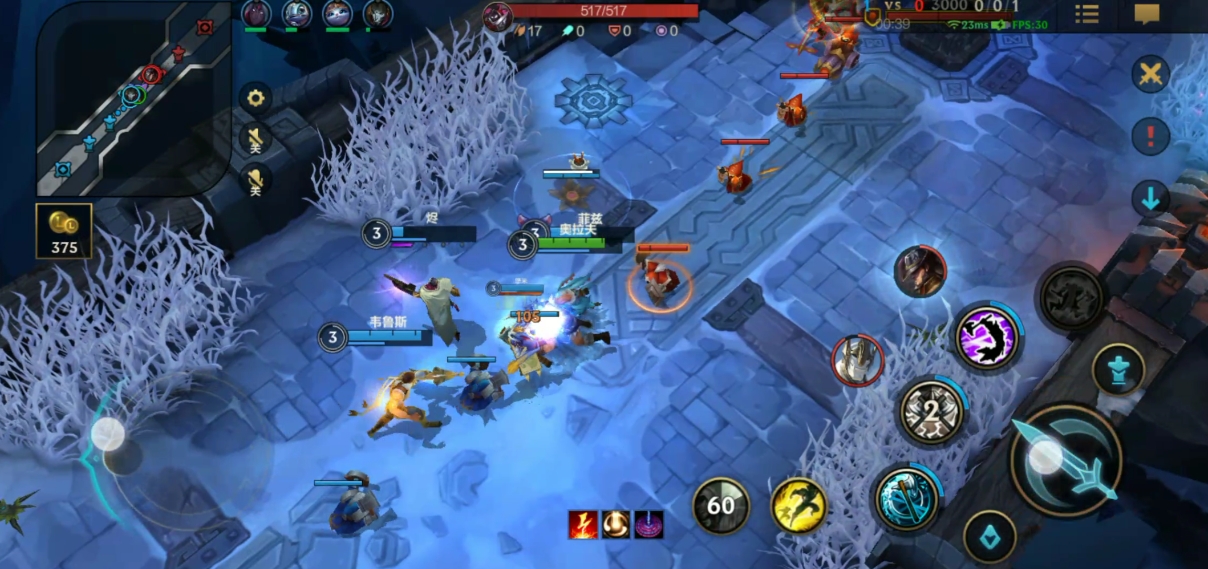Tap the blue down arrow button
Image resolution: width=1208 pixels, height=569 pixels.
[1151, 198]
